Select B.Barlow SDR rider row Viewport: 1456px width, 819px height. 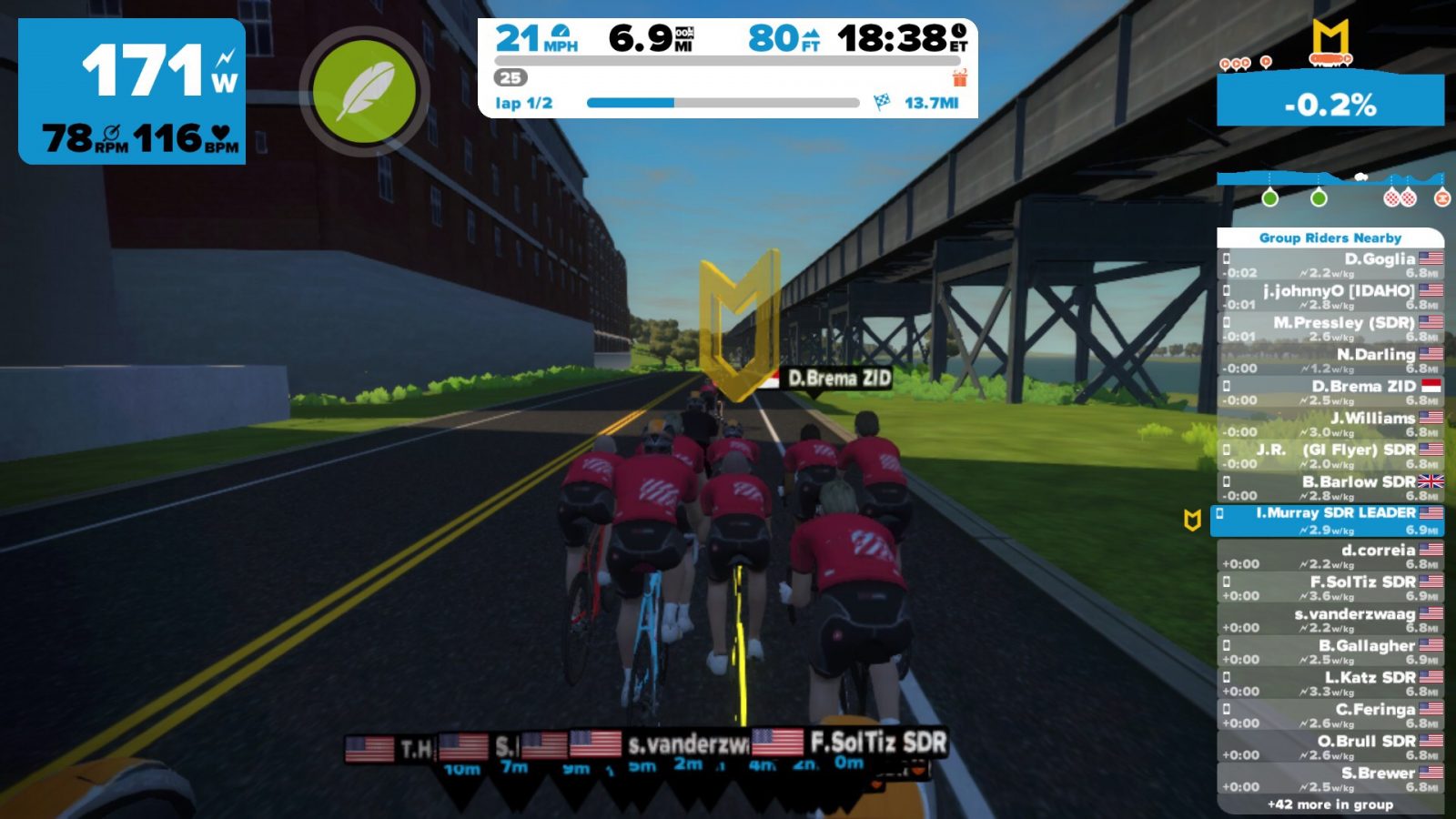(x=1330, y=488)
